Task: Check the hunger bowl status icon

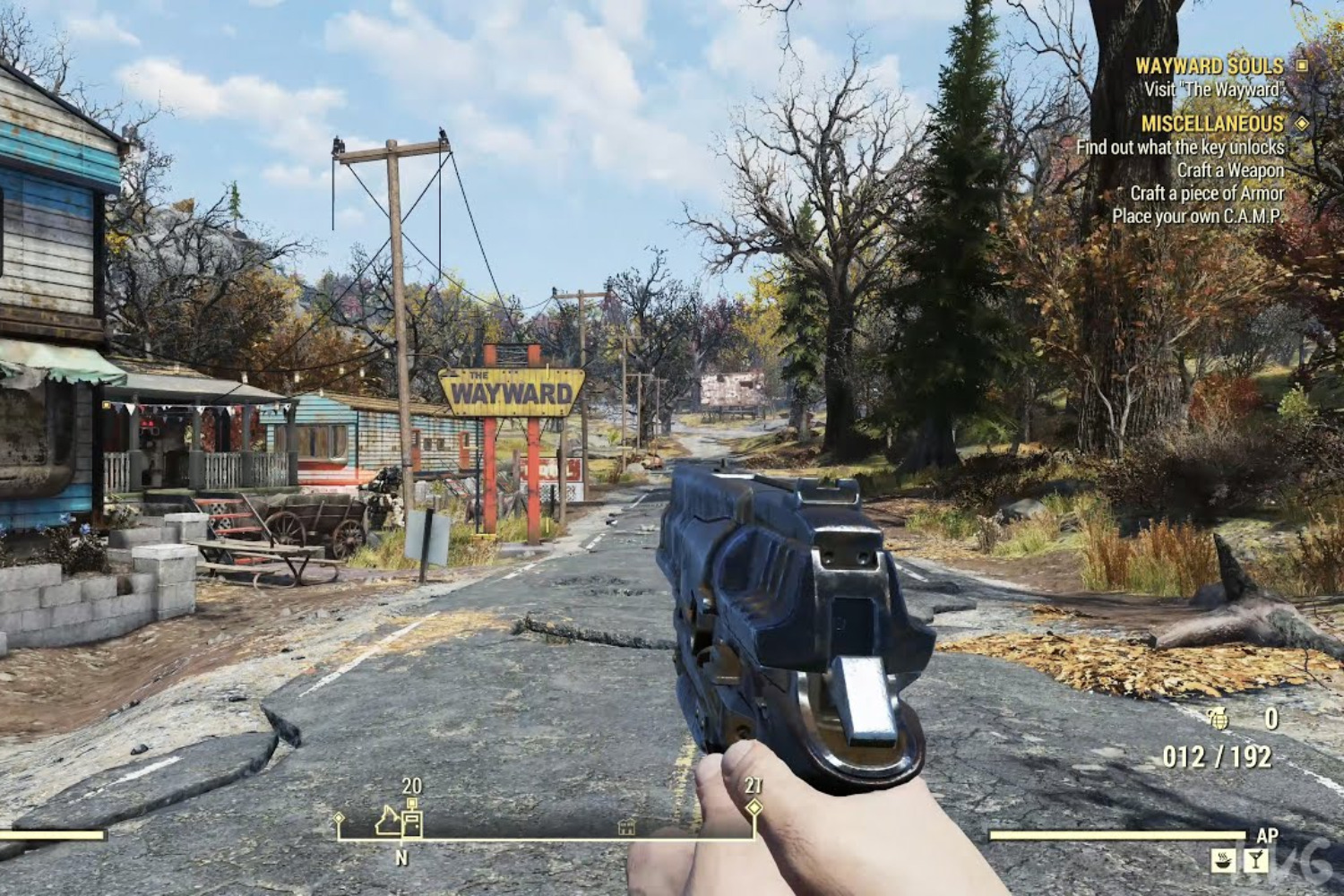Action: [1223, 860]
